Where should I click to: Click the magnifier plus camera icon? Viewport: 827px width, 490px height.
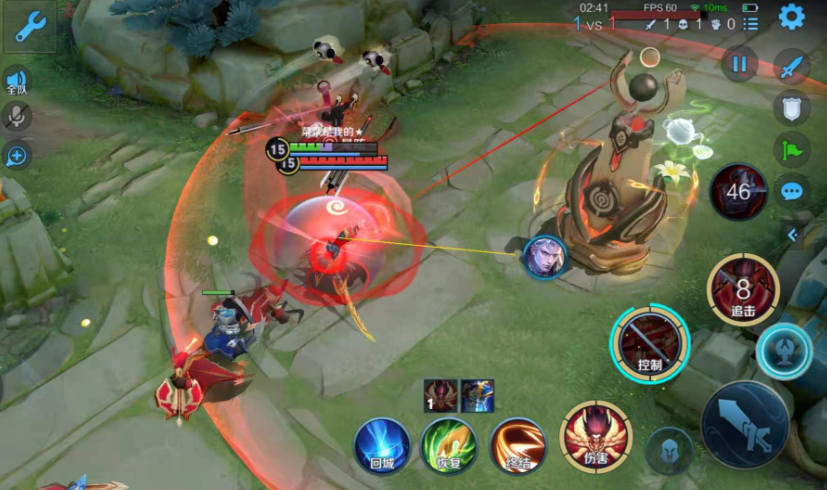pyautogui.click(x=17, y=155)
